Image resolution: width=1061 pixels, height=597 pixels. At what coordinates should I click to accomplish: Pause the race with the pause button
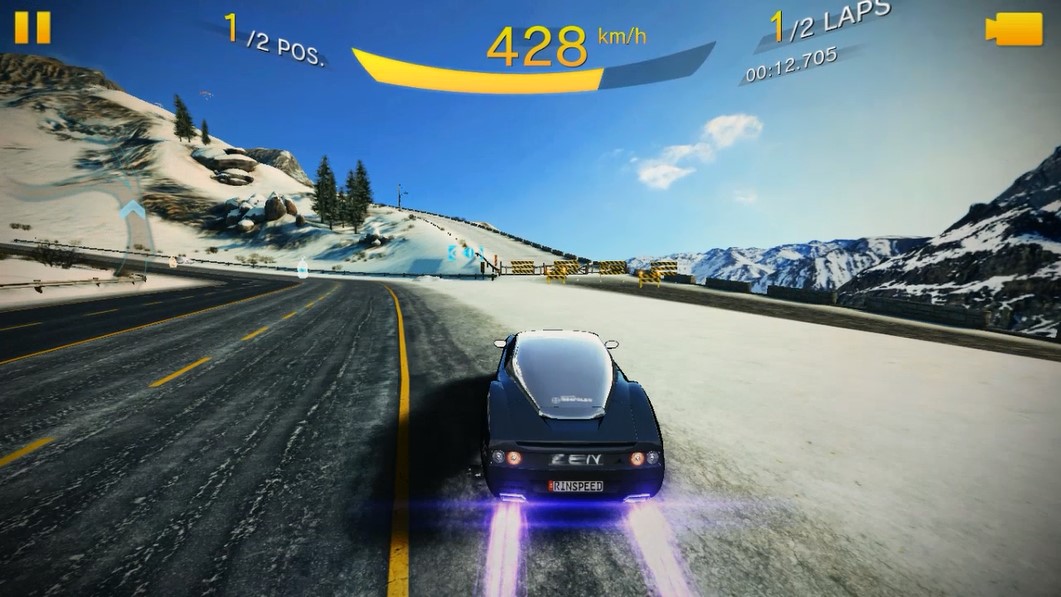tap(31, 27)
